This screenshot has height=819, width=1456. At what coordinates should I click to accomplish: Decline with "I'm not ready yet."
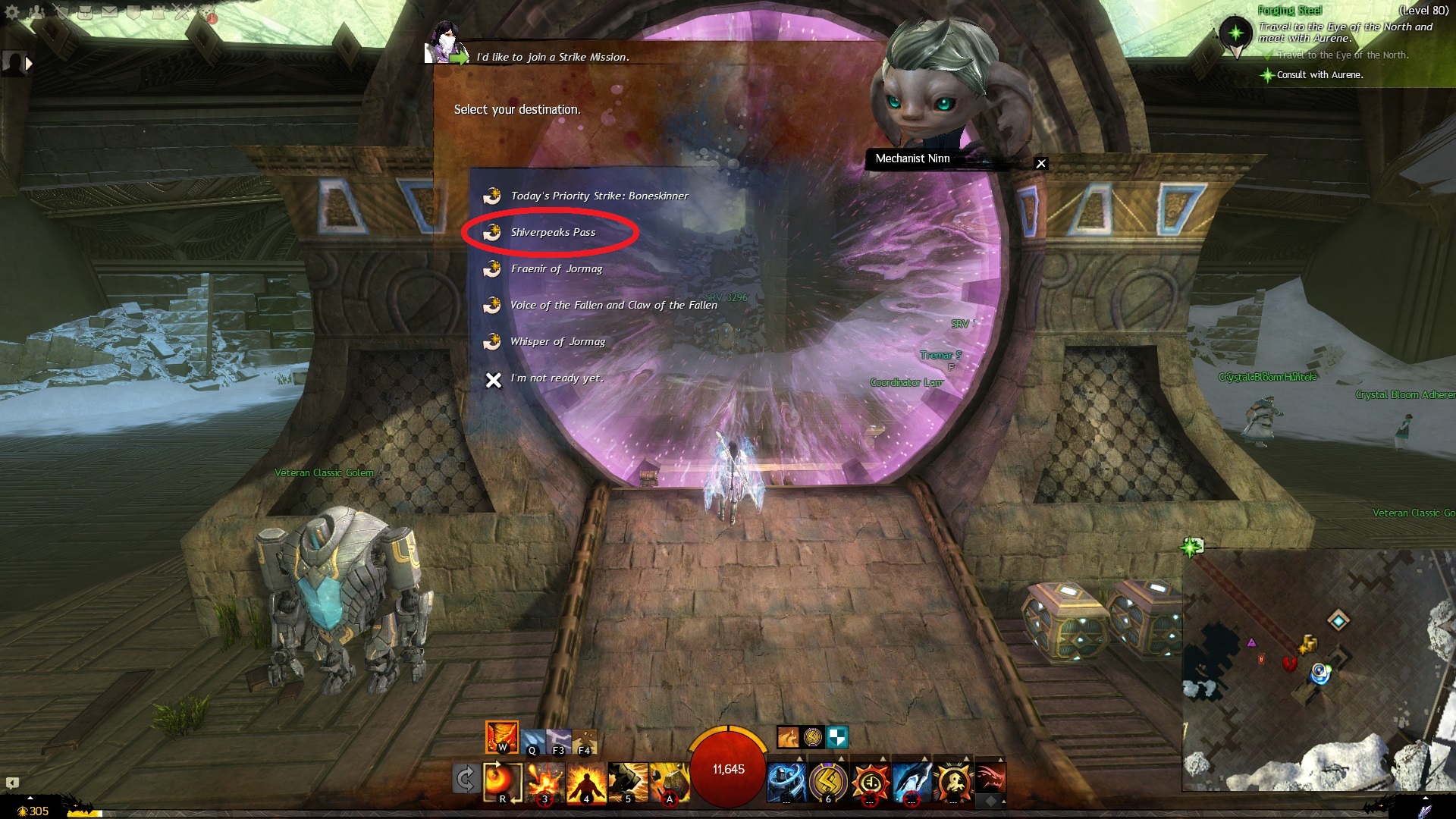coord(557,378)
